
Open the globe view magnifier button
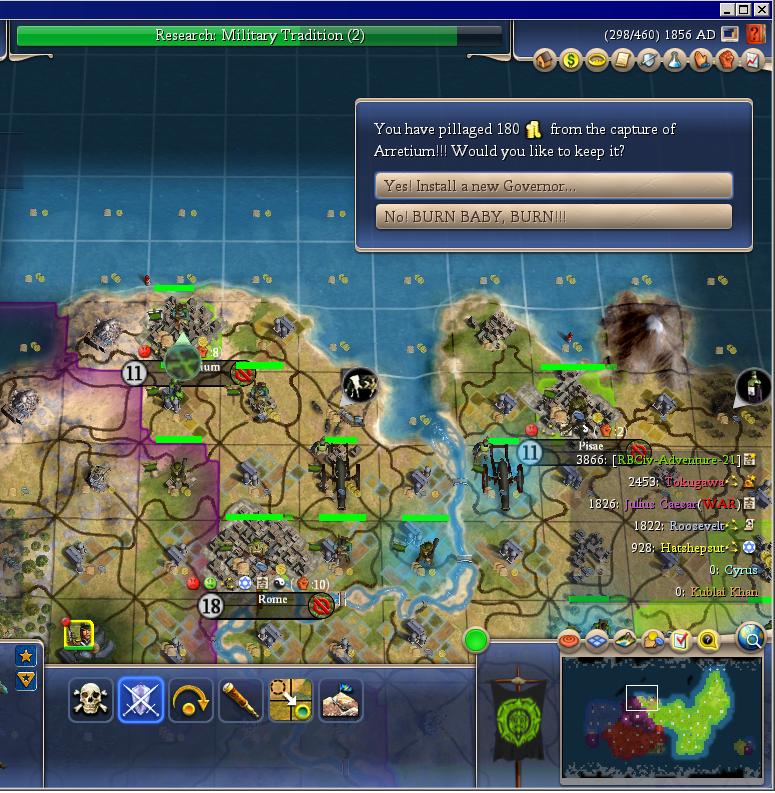(750, 638)
